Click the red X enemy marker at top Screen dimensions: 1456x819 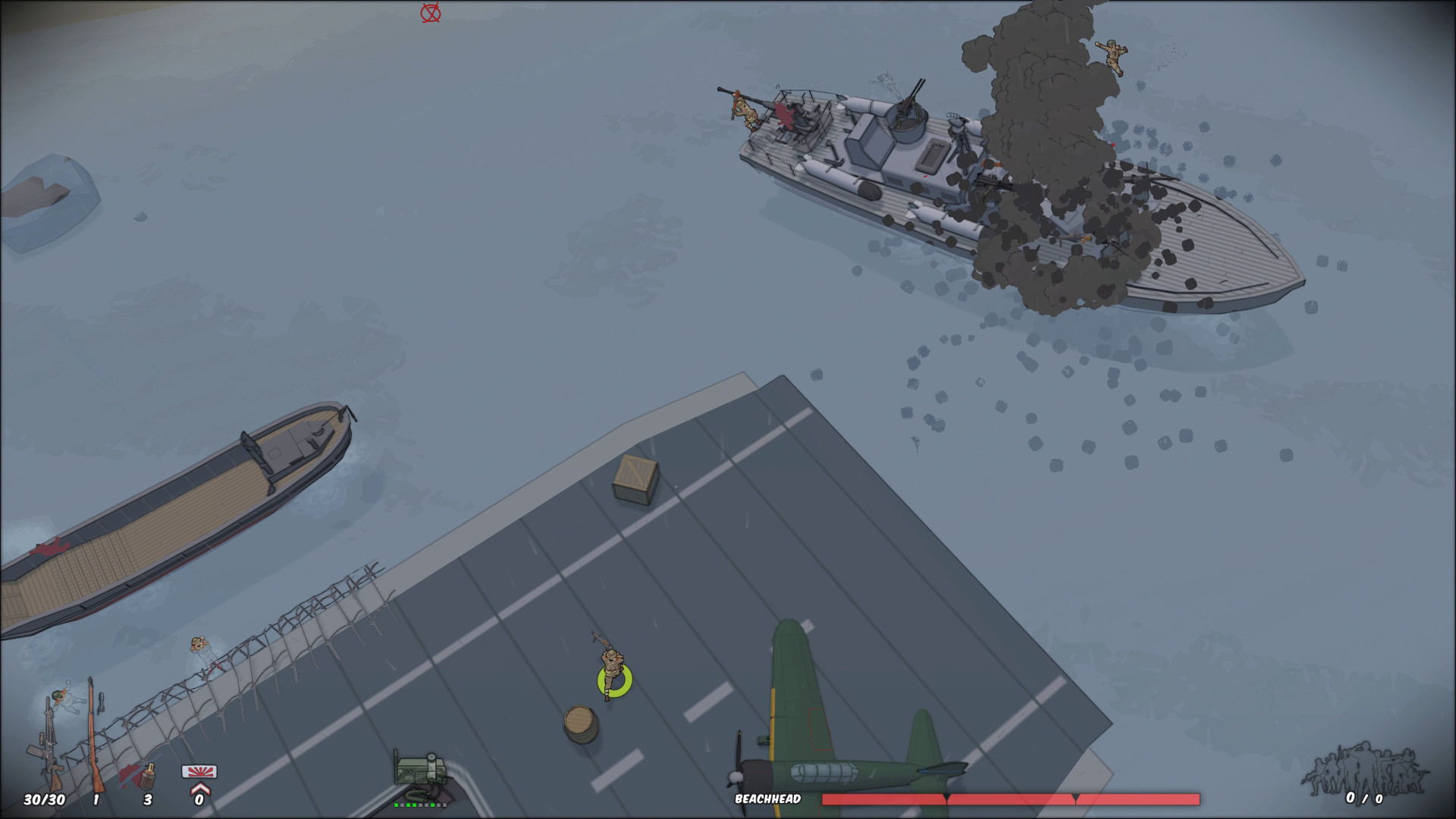[428, 12]
